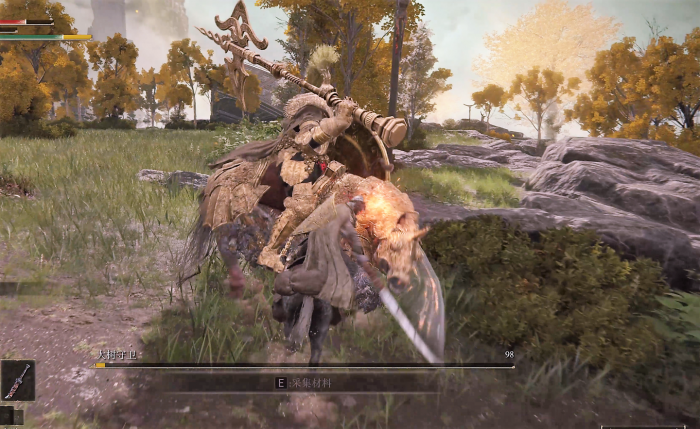Select the equipped sword weapon slot
Image resolution: width=700 pixels, height=429 pixels.
coord(17,381)
